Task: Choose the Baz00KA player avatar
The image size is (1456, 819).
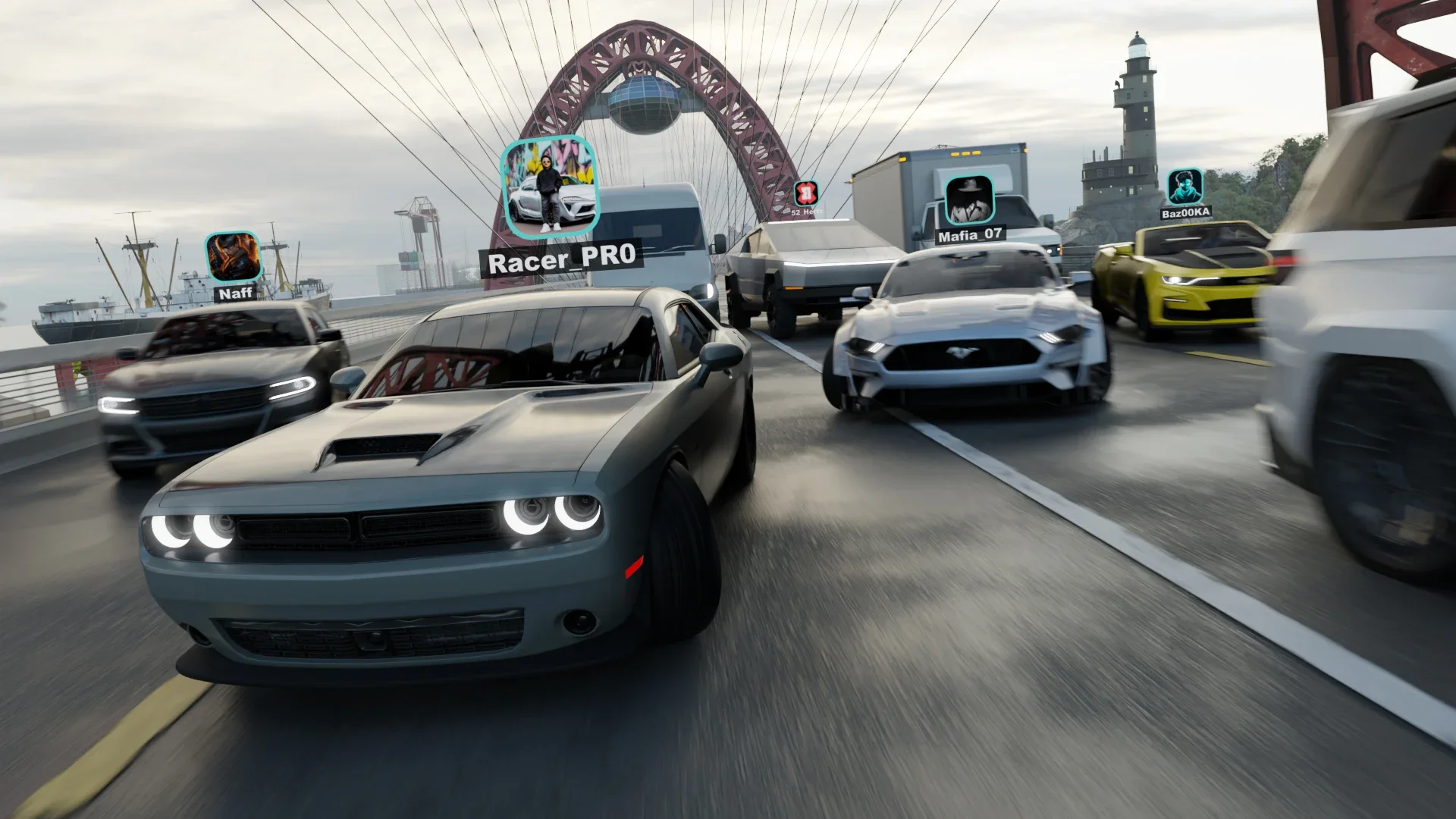Action: 1185,187
